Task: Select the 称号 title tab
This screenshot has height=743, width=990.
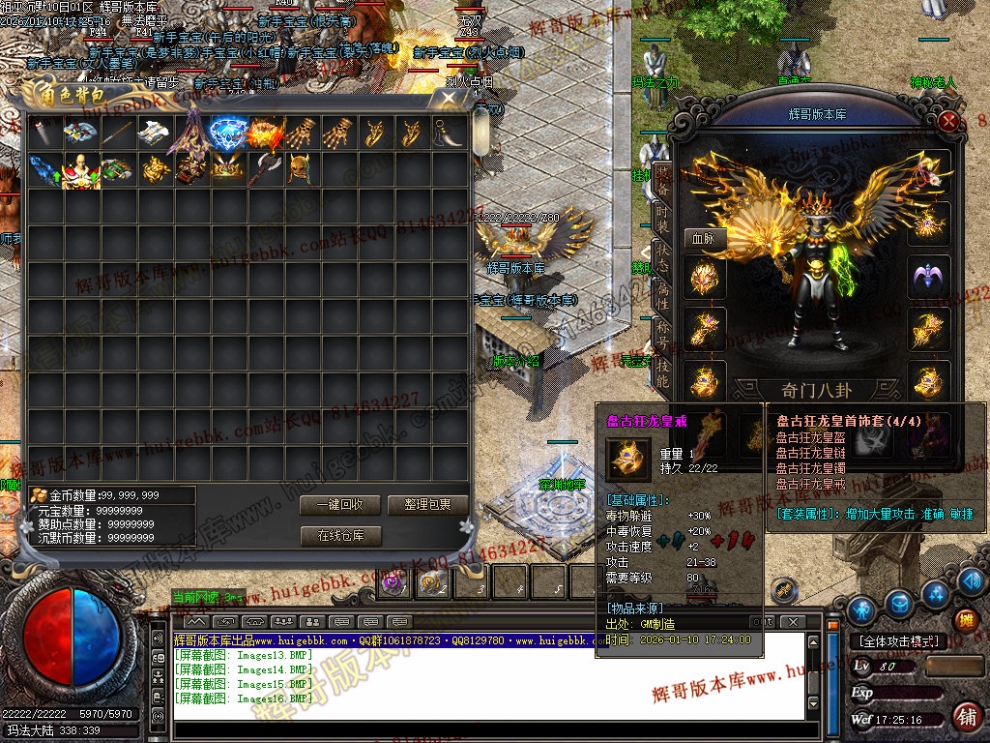Action: [x=662, y=335]
